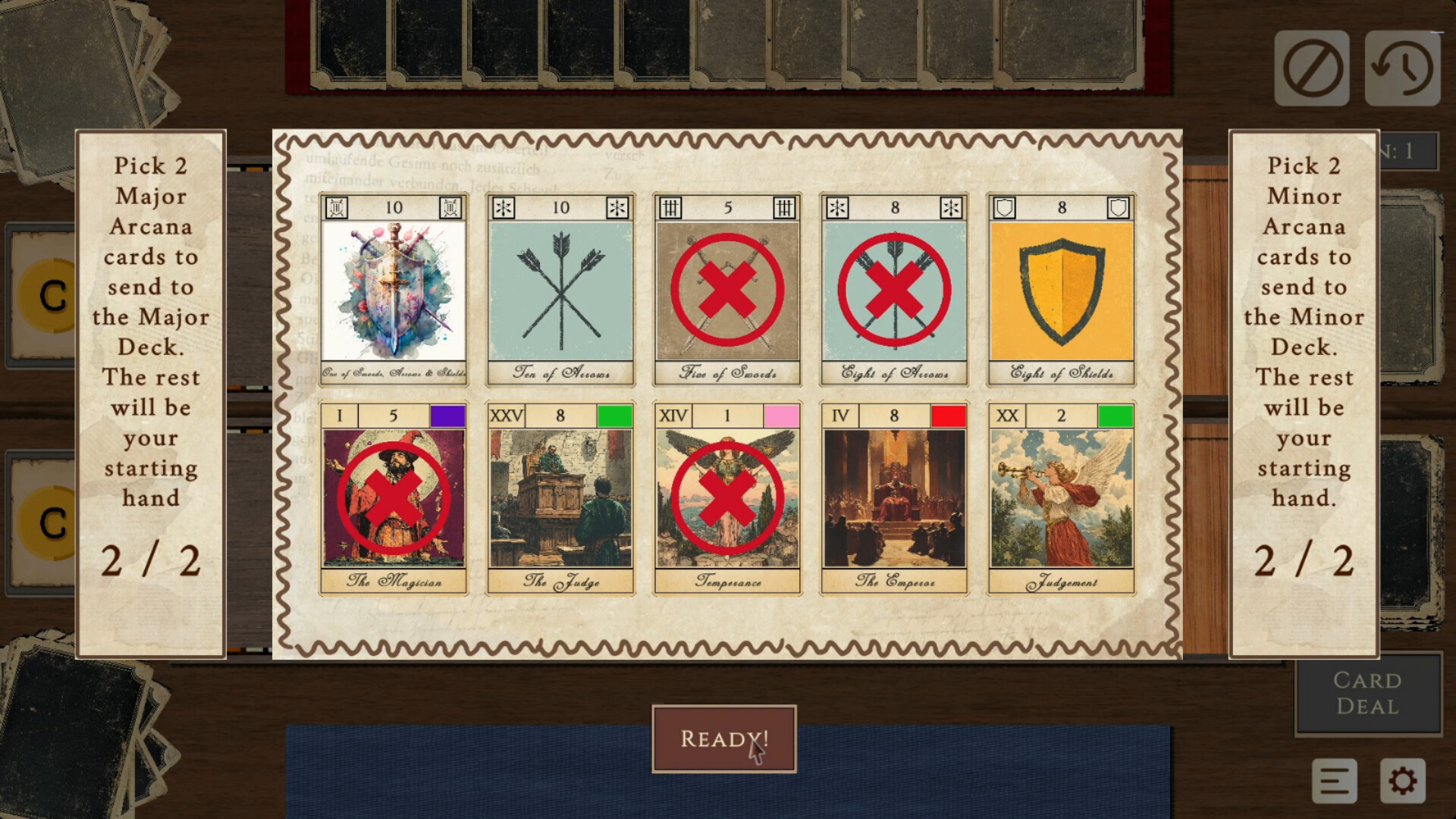This screenshot has width=1456, height=819.
Task: Click the Card Deal button
Action: click(x=1367, y=693)
